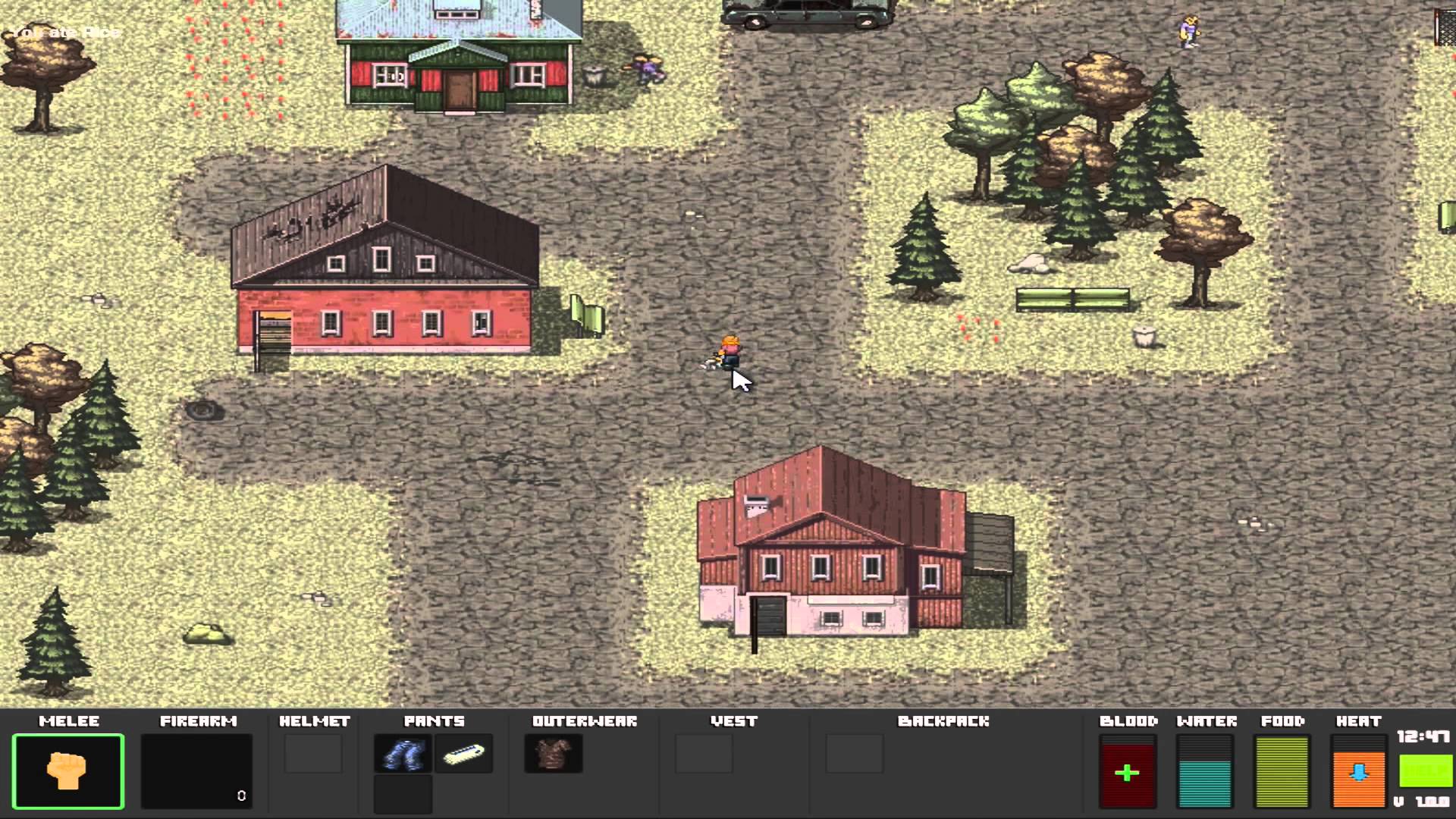1456x819 pixels.
Task: Click the empty firearm slot
Action: [196, 770]
